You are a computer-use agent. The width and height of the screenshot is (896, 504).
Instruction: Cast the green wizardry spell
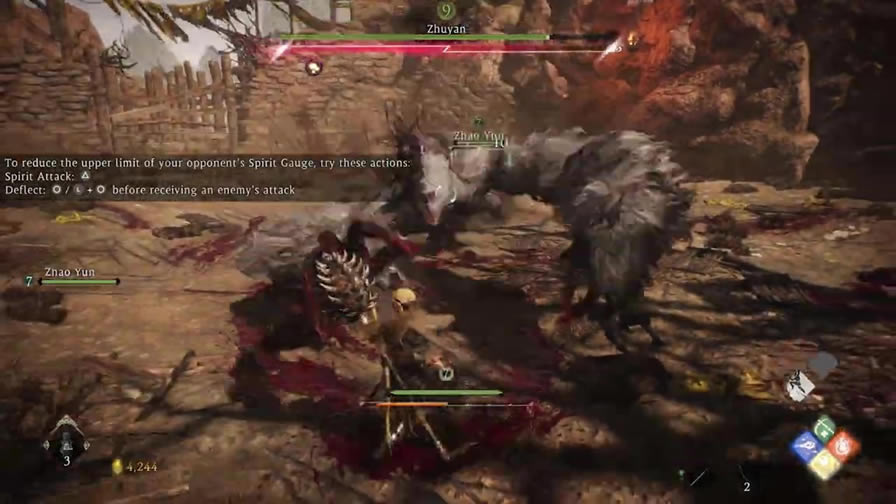(x=825, y=429)
